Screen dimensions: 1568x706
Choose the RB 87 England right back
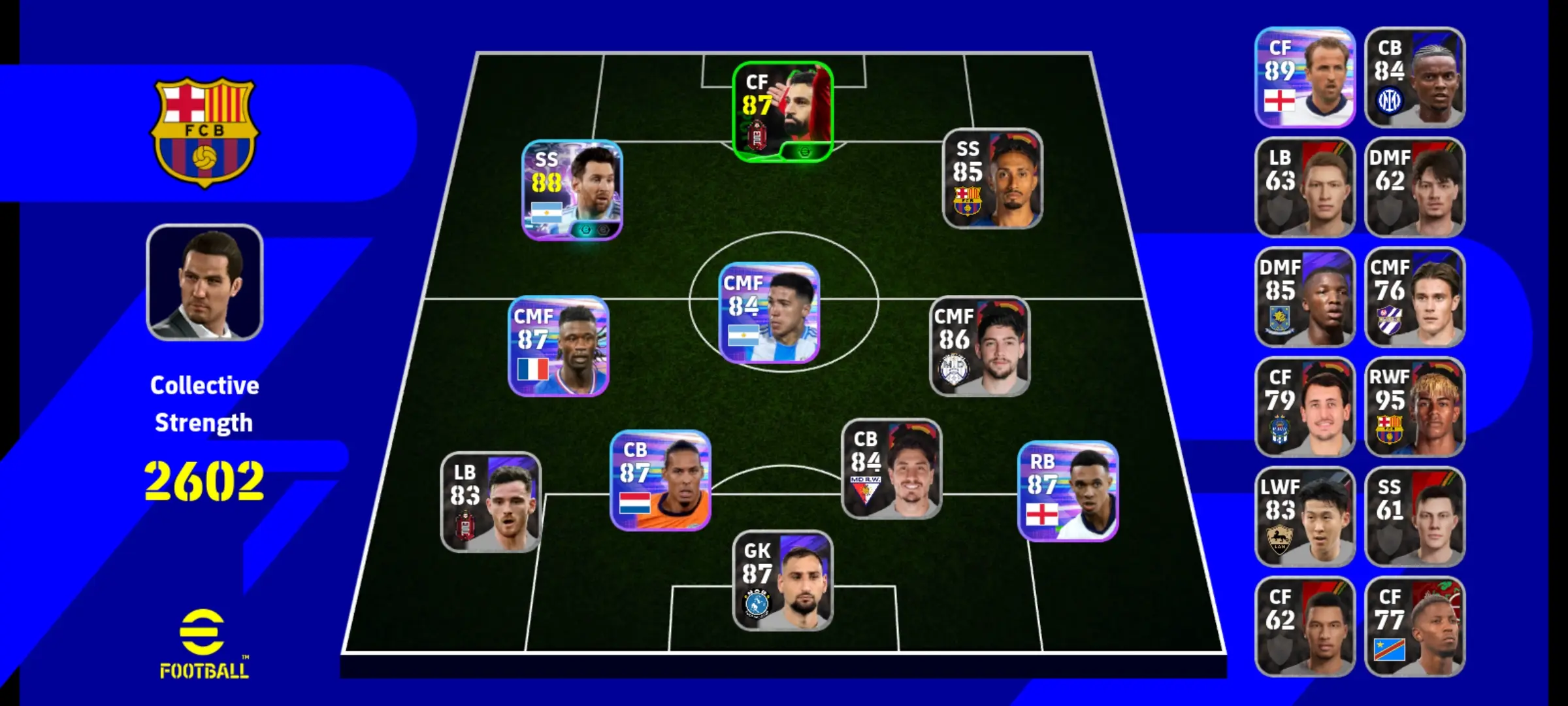pos(1068,492)
